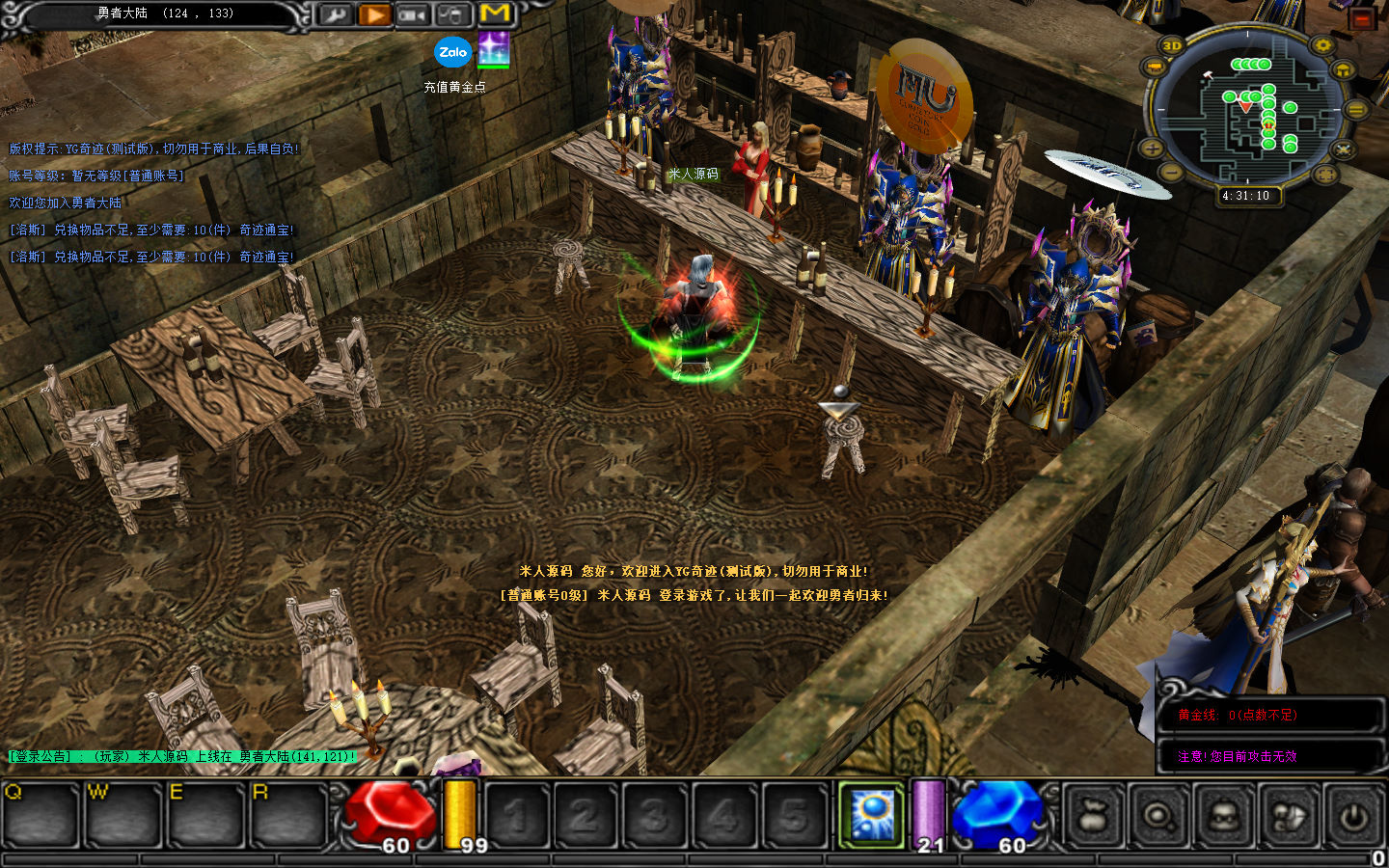Open the wrench settings button

point(335,14)
